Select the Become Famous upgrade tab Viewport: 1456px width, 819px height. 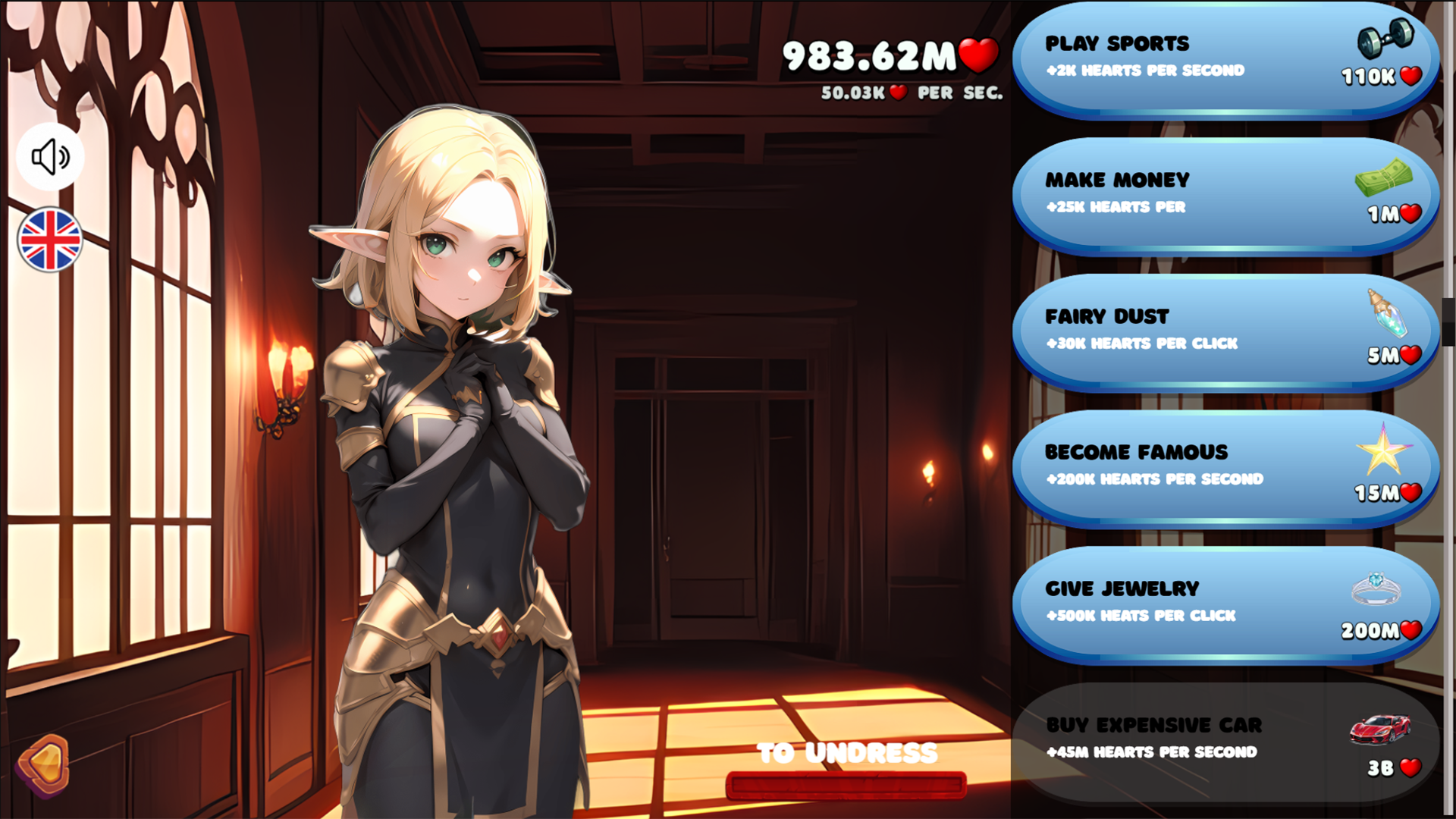click(x=1213, y=464)
